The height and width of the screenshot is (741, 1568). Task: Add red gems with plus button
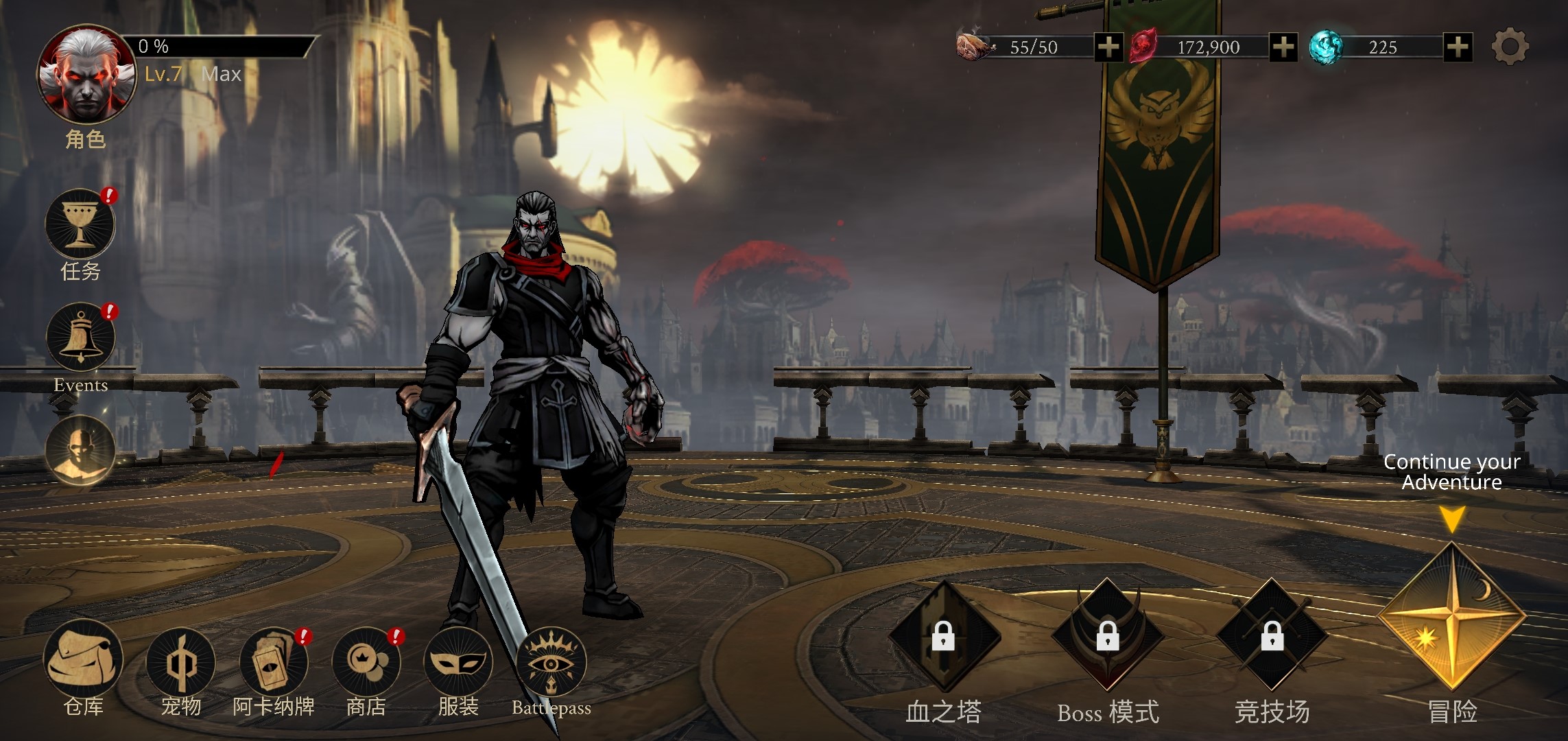pos(1283,47)
